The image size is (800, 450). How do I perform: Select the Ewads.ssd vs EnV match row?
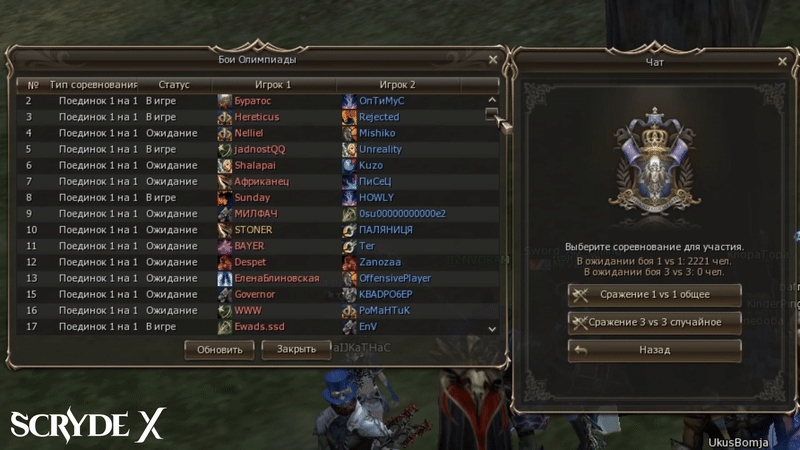pos(250,327)
